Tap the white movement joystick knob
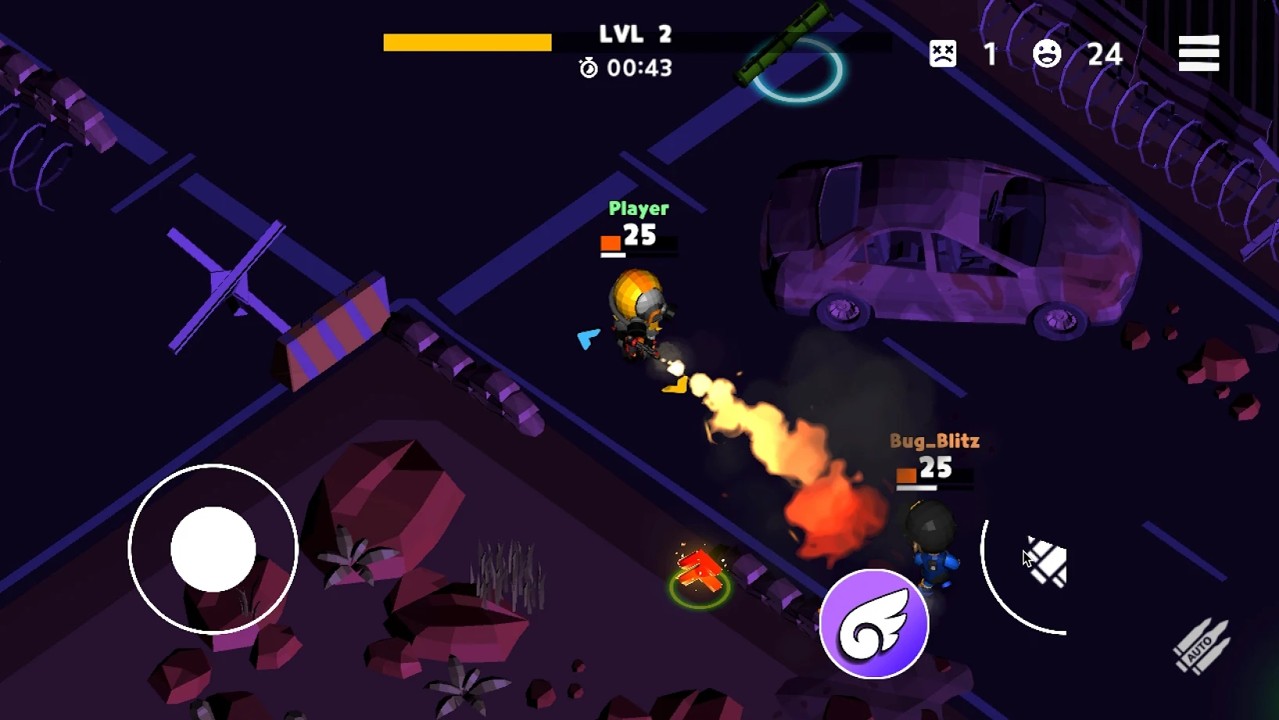This screenshot has width=1279, height=720. point(213,548)
